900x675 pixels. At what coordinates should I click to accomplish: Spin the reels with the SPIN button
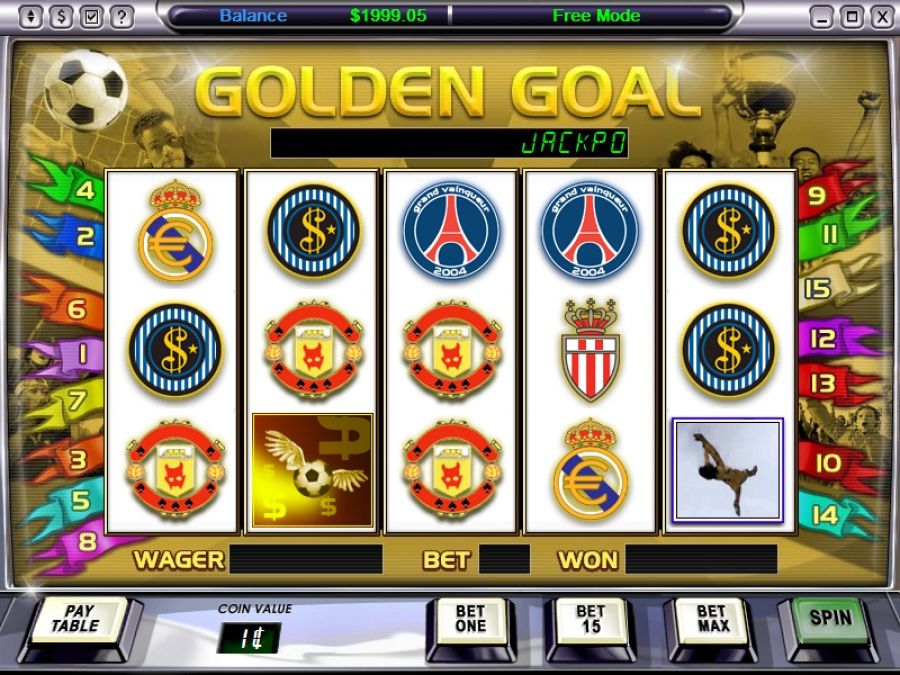point(831,618)
